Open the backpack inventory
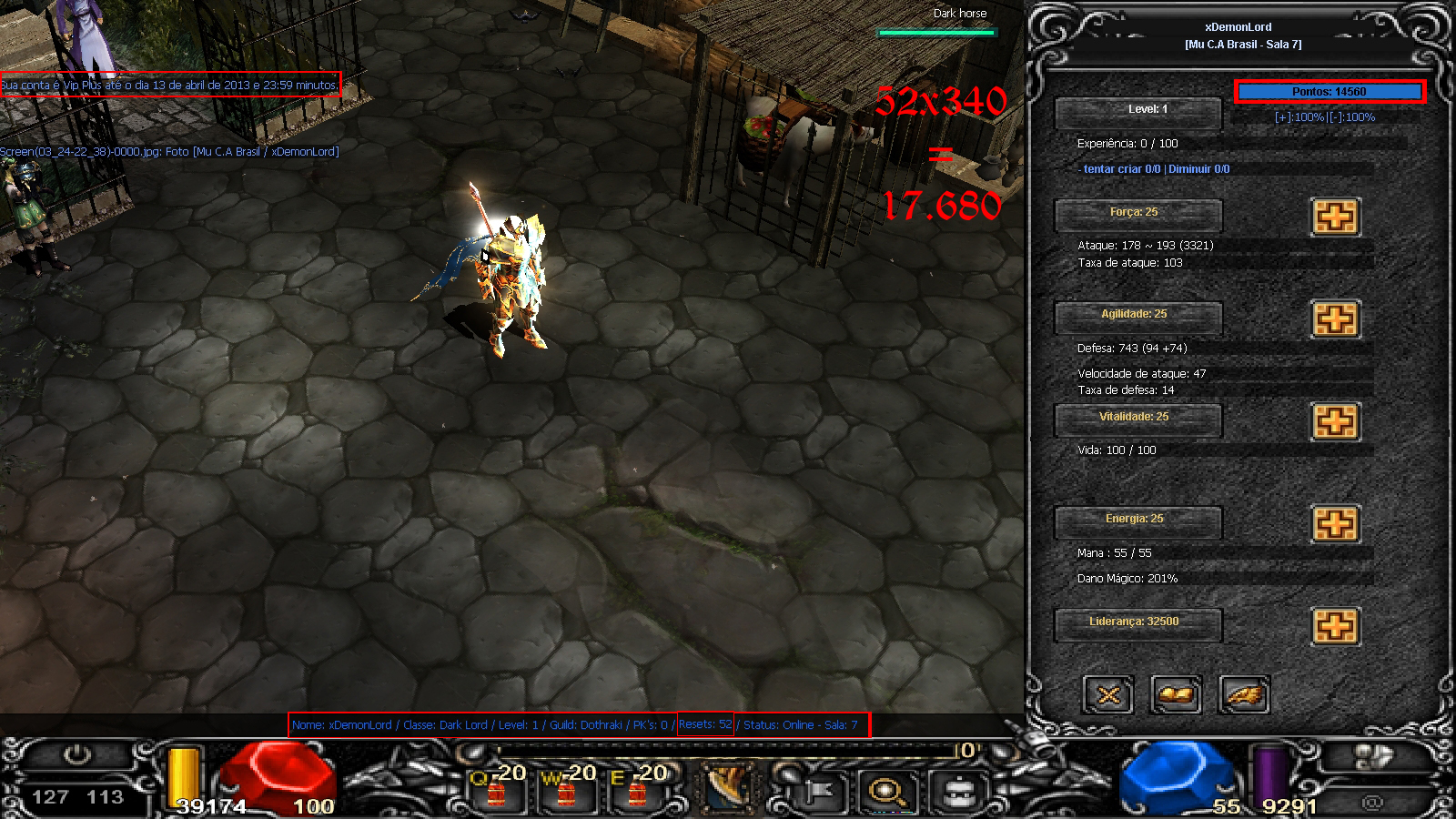 959,791
